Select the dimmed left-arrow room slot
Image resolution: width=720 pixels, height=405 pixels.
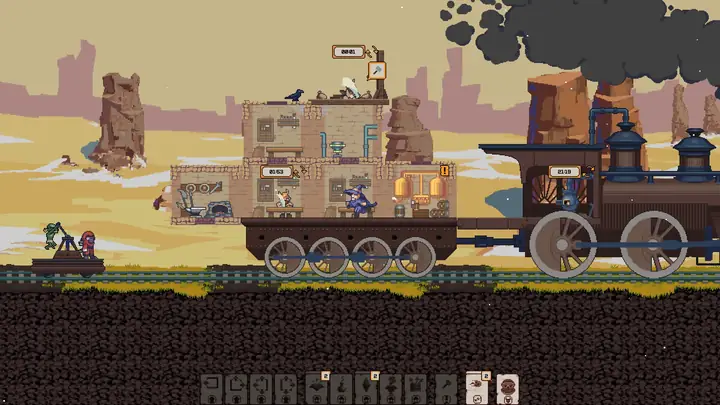pyautogui.click(x=211, y=386)
